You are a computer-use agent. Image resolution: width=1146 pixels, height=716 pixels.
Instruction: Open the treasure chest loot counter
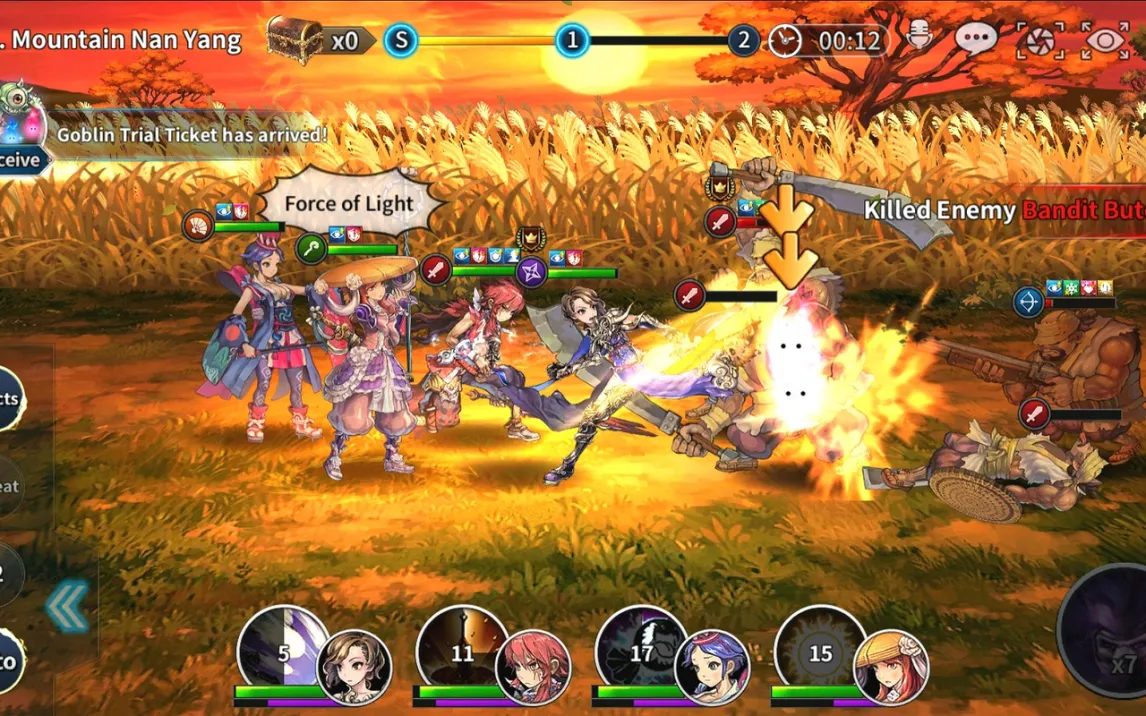[312, 40]
